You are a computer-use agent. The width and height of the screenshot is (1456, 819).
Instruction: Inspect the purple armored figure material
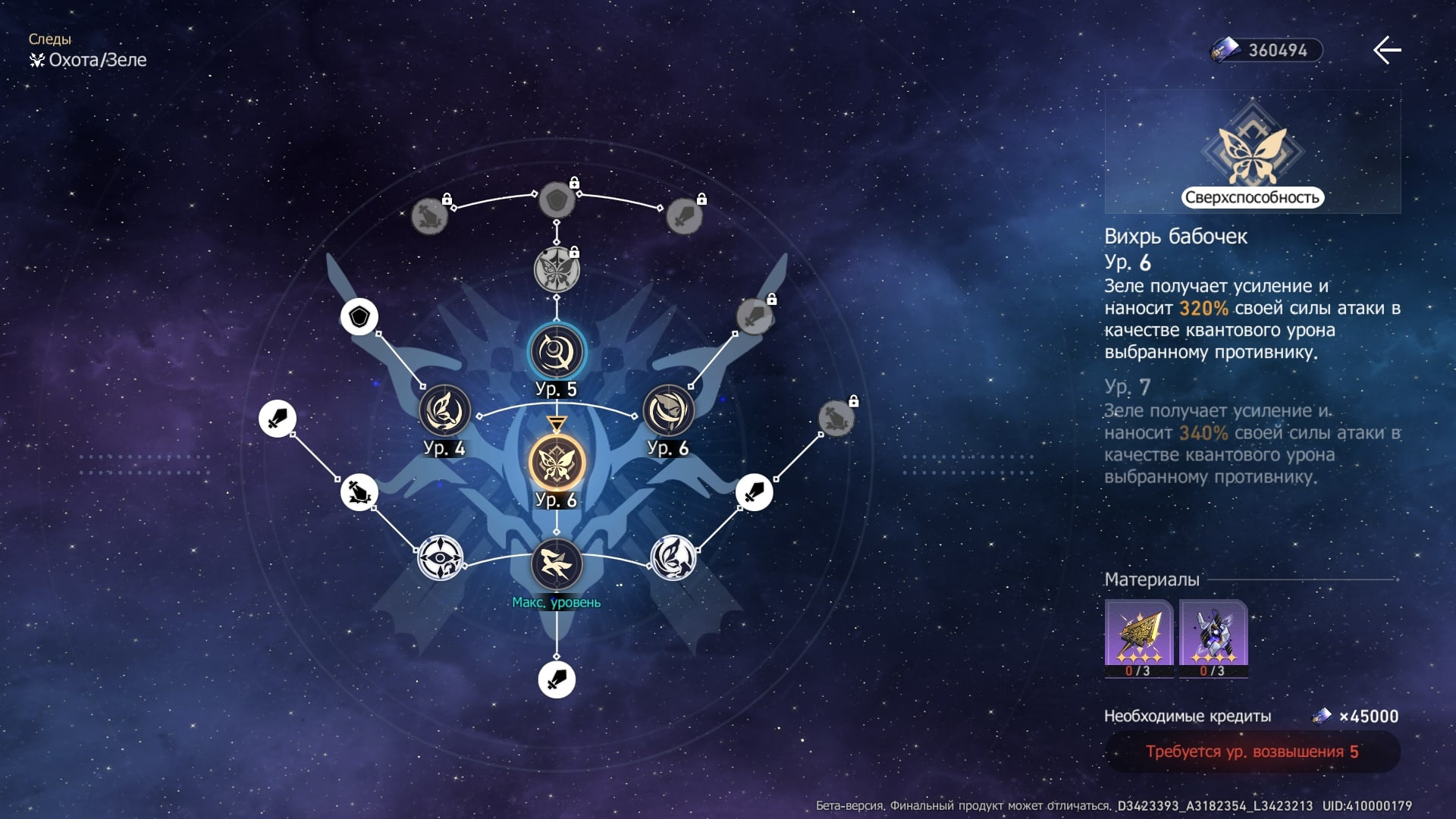(x=1213, y=637)
